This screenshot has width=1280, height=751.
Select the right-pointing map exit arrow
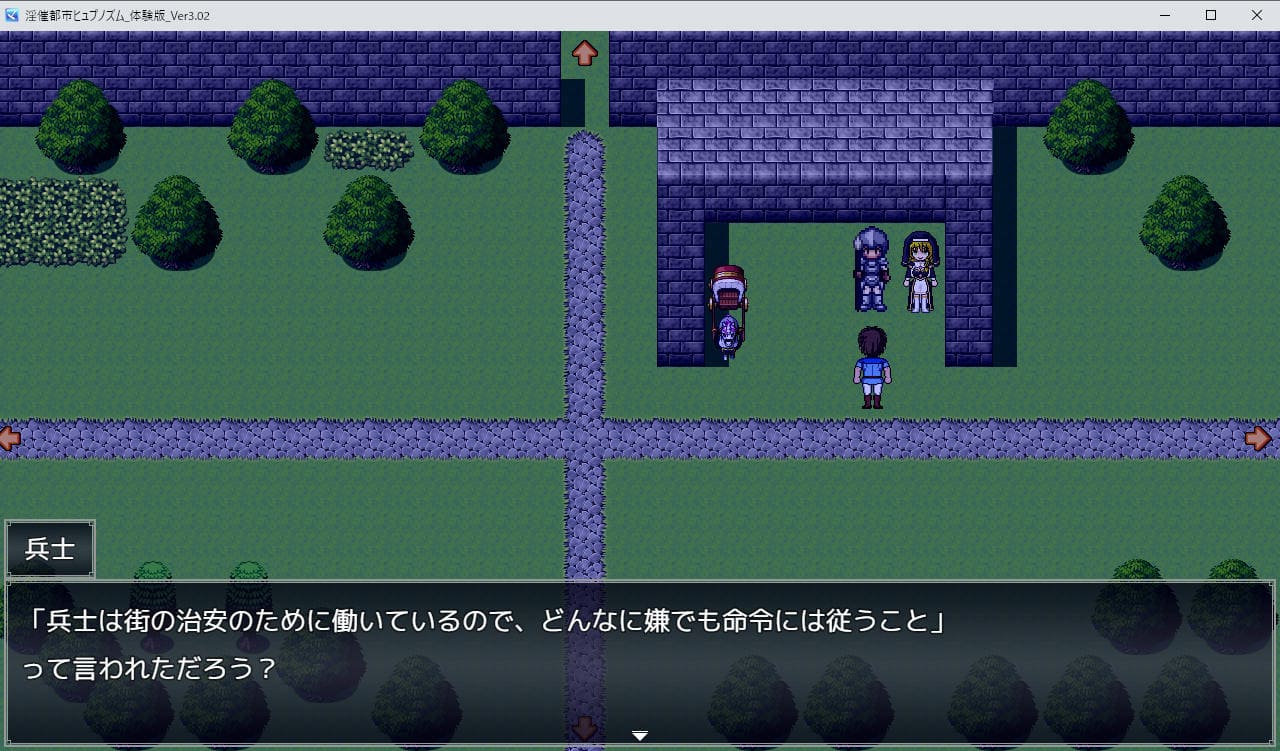coord(1258,438)
